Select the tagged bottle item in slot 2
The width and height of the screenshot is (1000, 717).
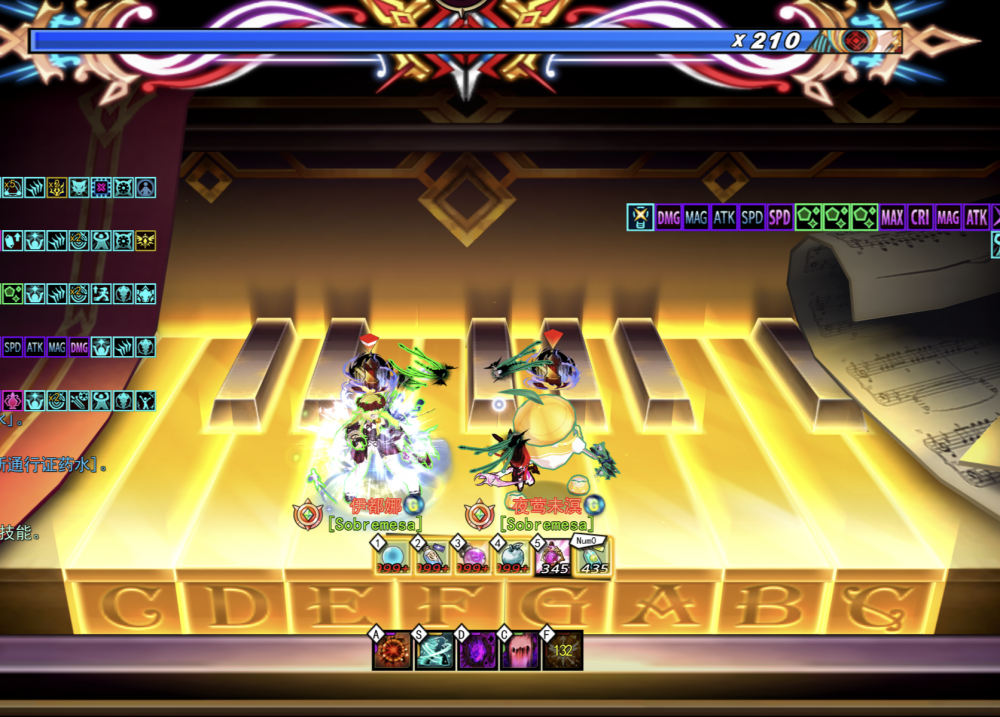[x=432, y=557]
